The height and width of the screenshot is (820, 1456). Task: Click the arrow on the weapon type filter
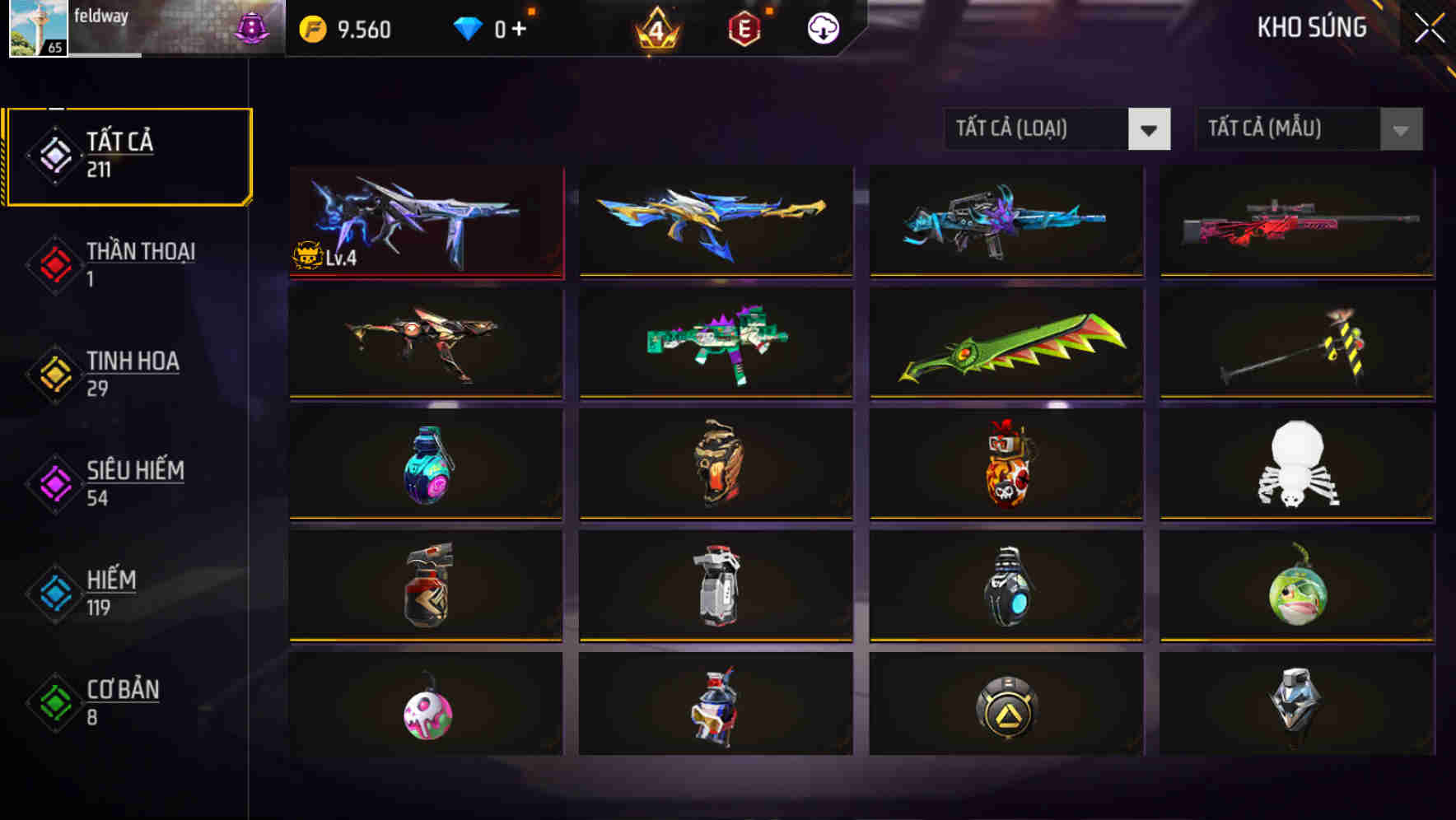pyautogui.click(x=1150, y=129)
